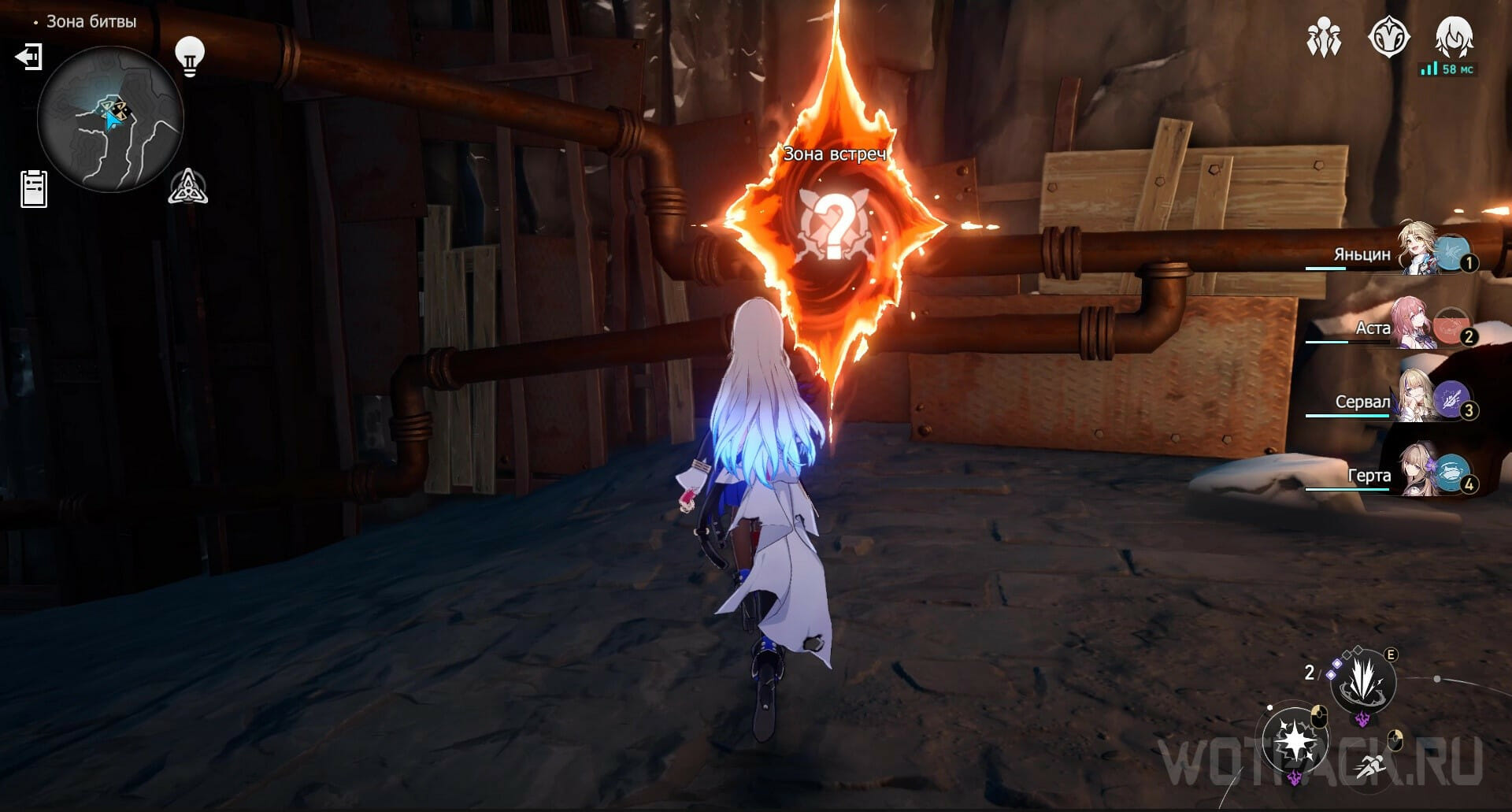Open the triangular knot emblem icon
Screen dimensions: 1512x812
click(188, 187)
